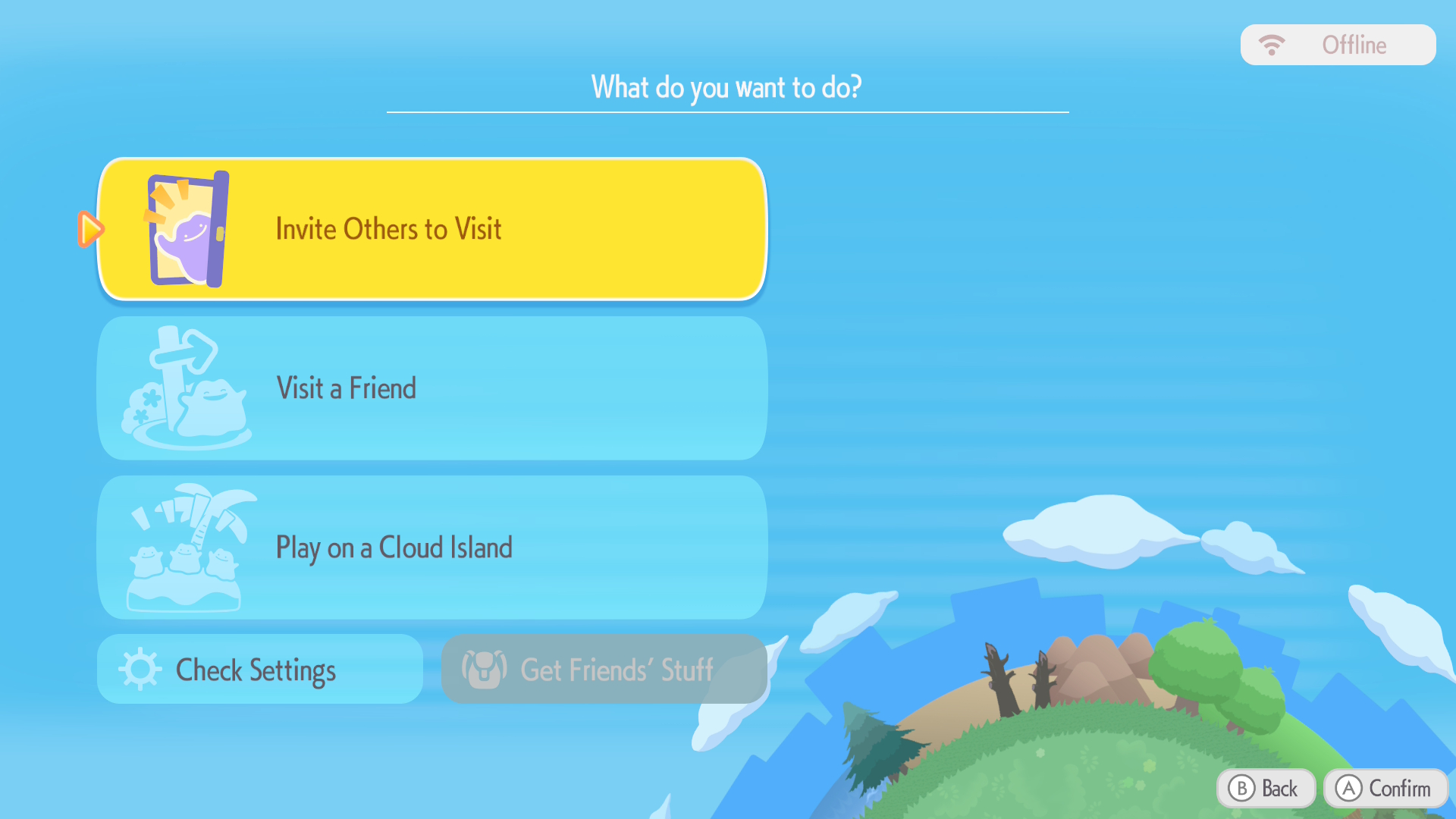Go back with the Back button
This screenshot has height=819, width=1456.
(x=1265, y=789)
